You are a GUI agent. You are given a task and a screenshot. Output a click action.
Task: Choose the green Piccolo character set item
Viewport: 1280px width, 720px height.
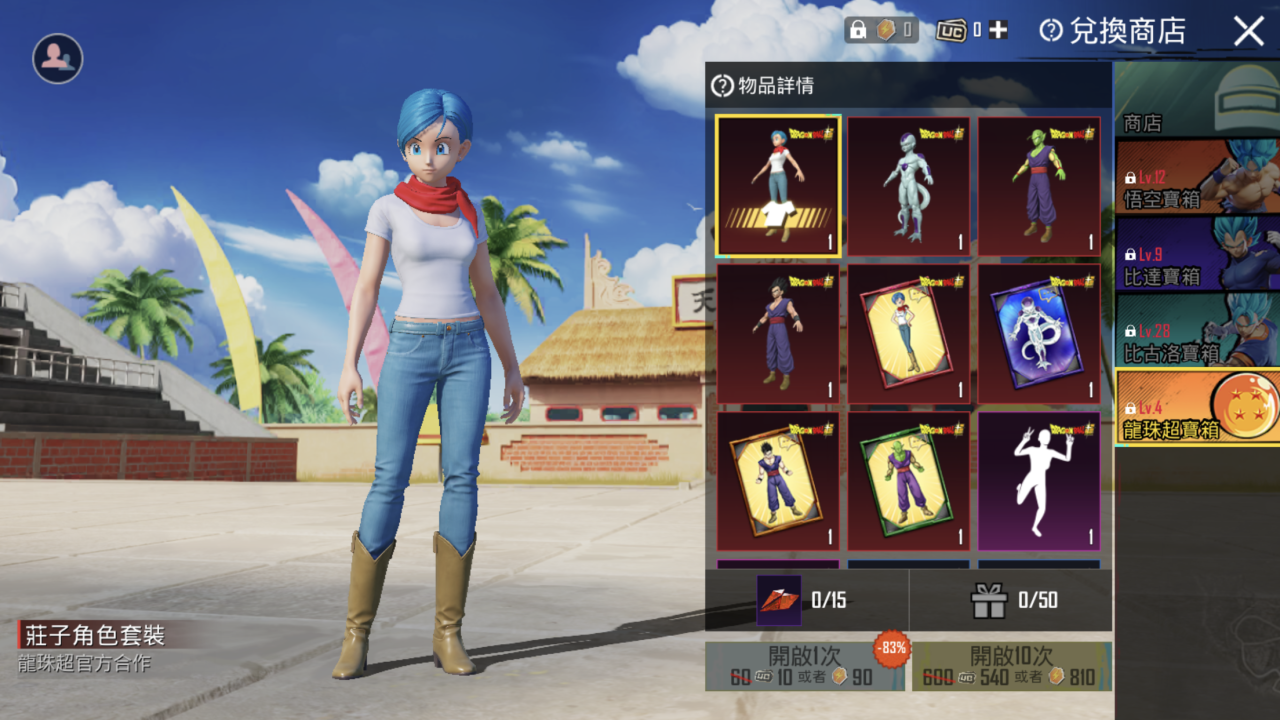1039,186
